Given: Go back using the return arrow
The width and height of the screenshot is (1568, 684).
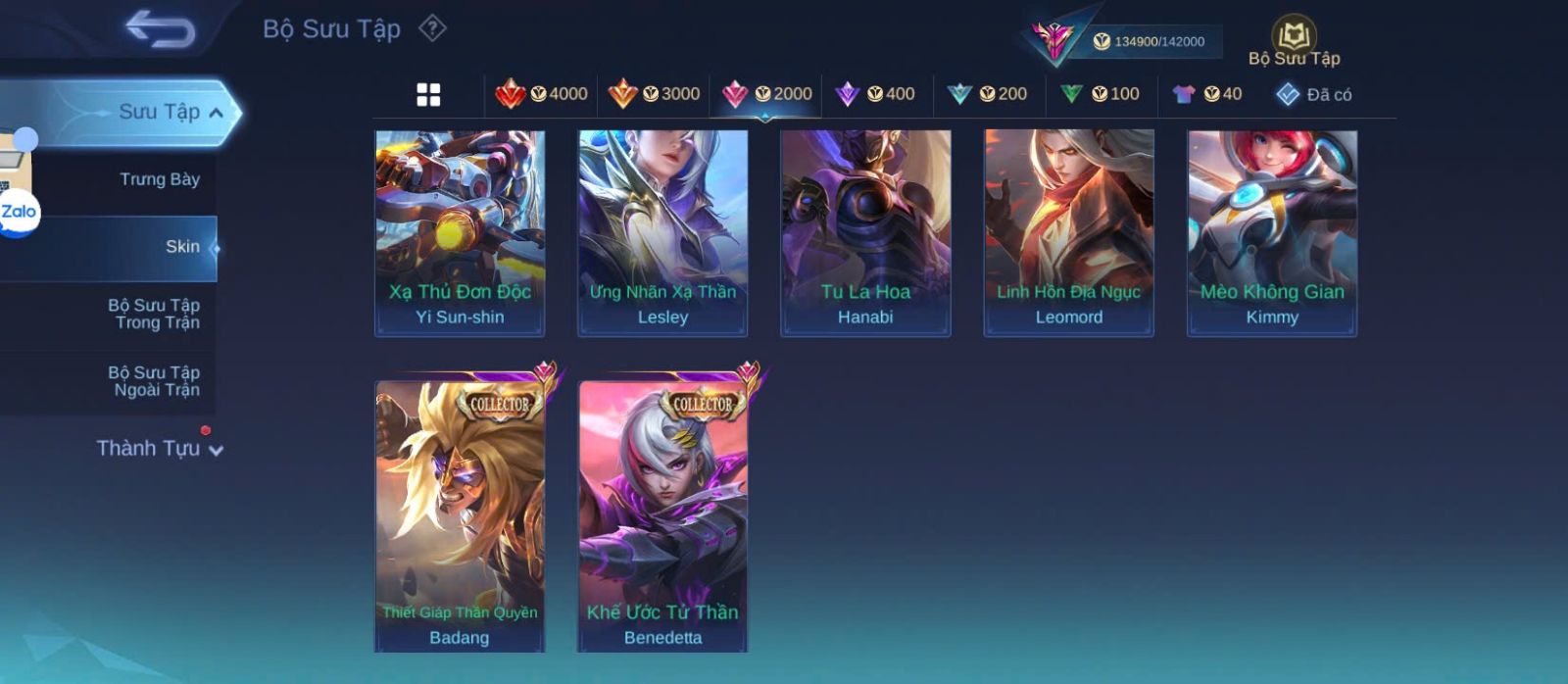Looking at the screenshot, I should [x=161, y=29].
